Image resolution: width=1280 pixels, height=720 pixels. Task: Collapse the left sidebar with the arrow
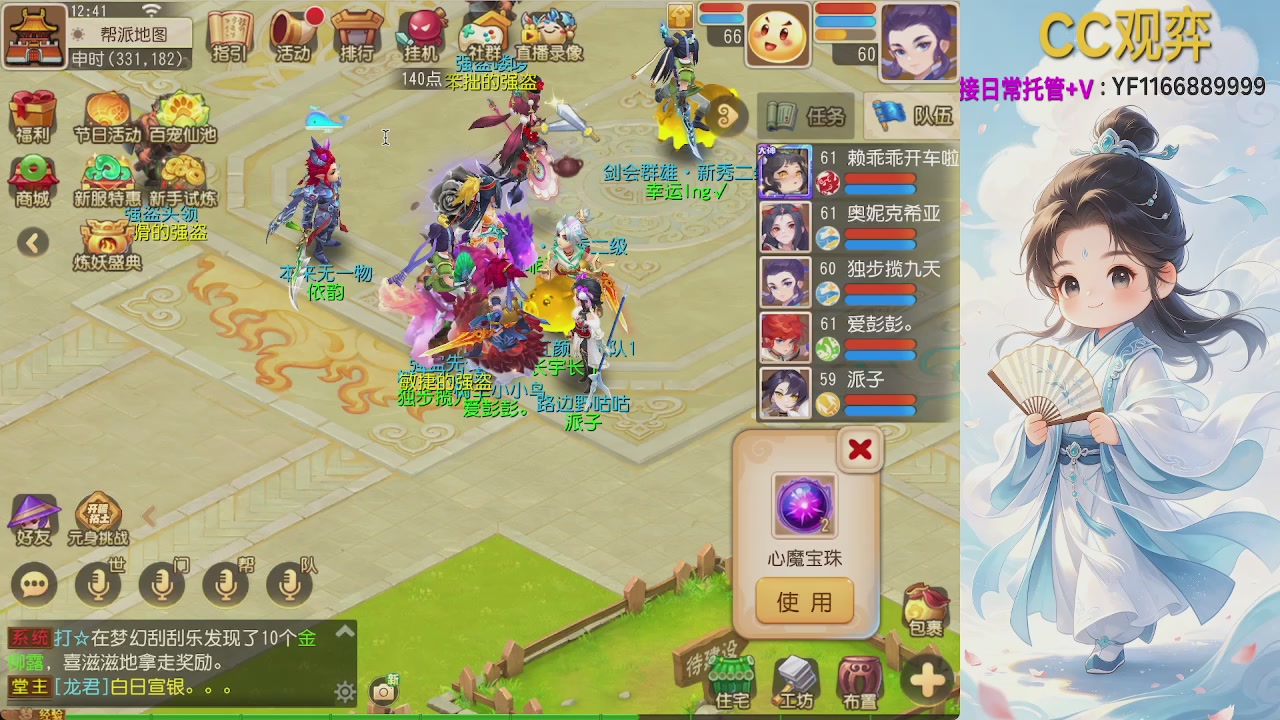click(x=33, y=243)
